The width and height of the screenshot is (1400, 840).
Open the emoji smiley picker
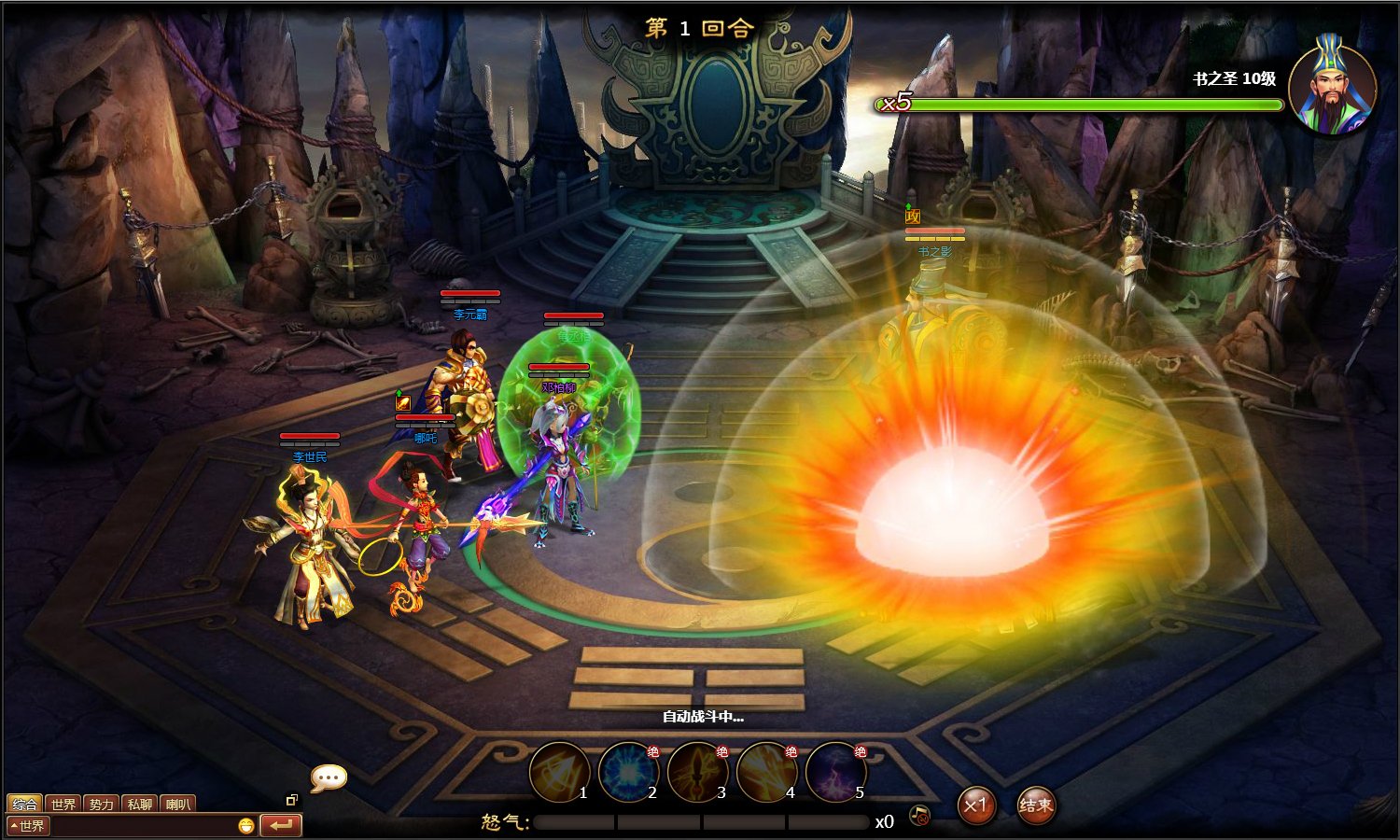coord(245,826)
